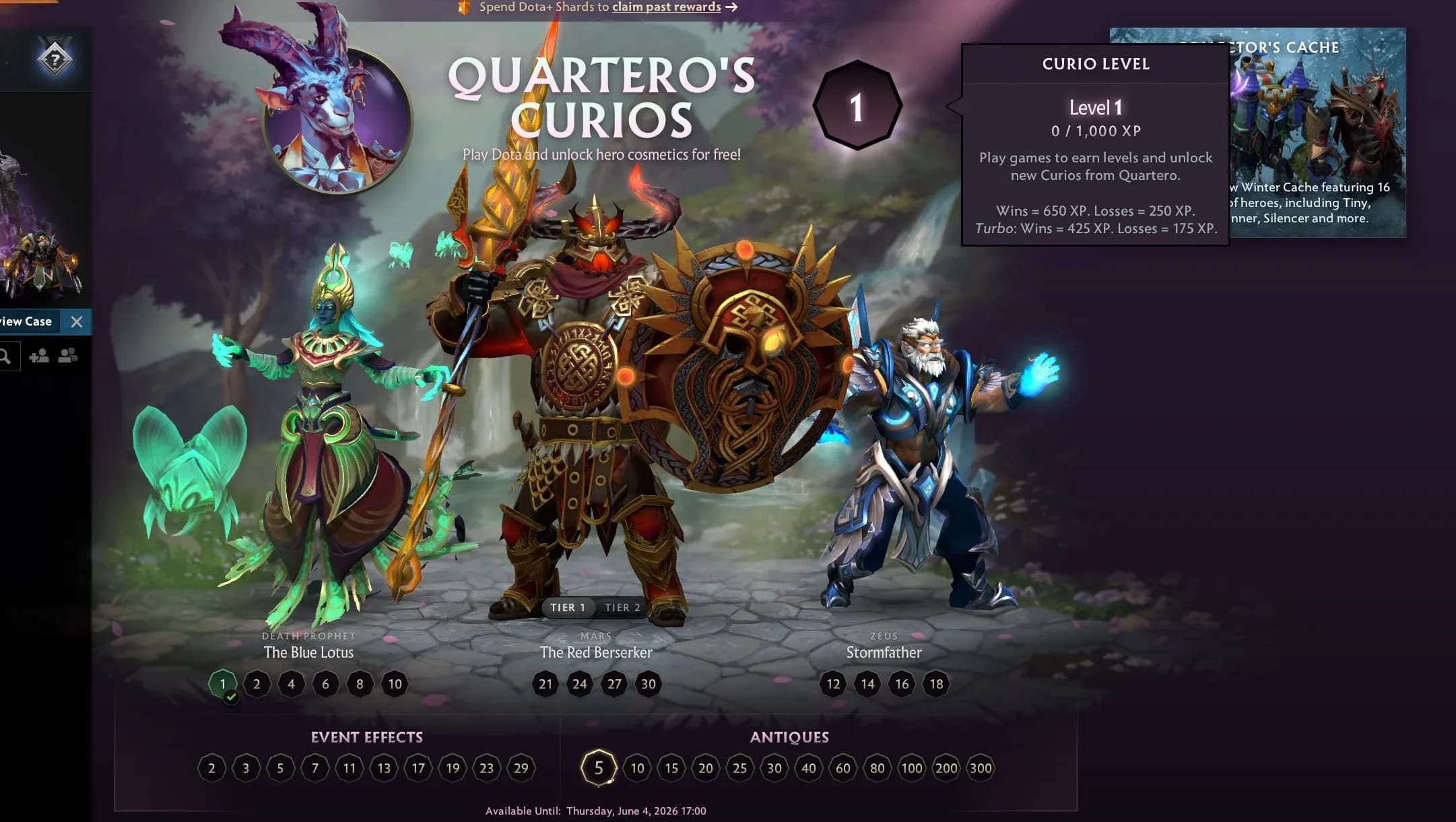Open the friends list icon
This screenshot has width=1456, height=822.
65,356
